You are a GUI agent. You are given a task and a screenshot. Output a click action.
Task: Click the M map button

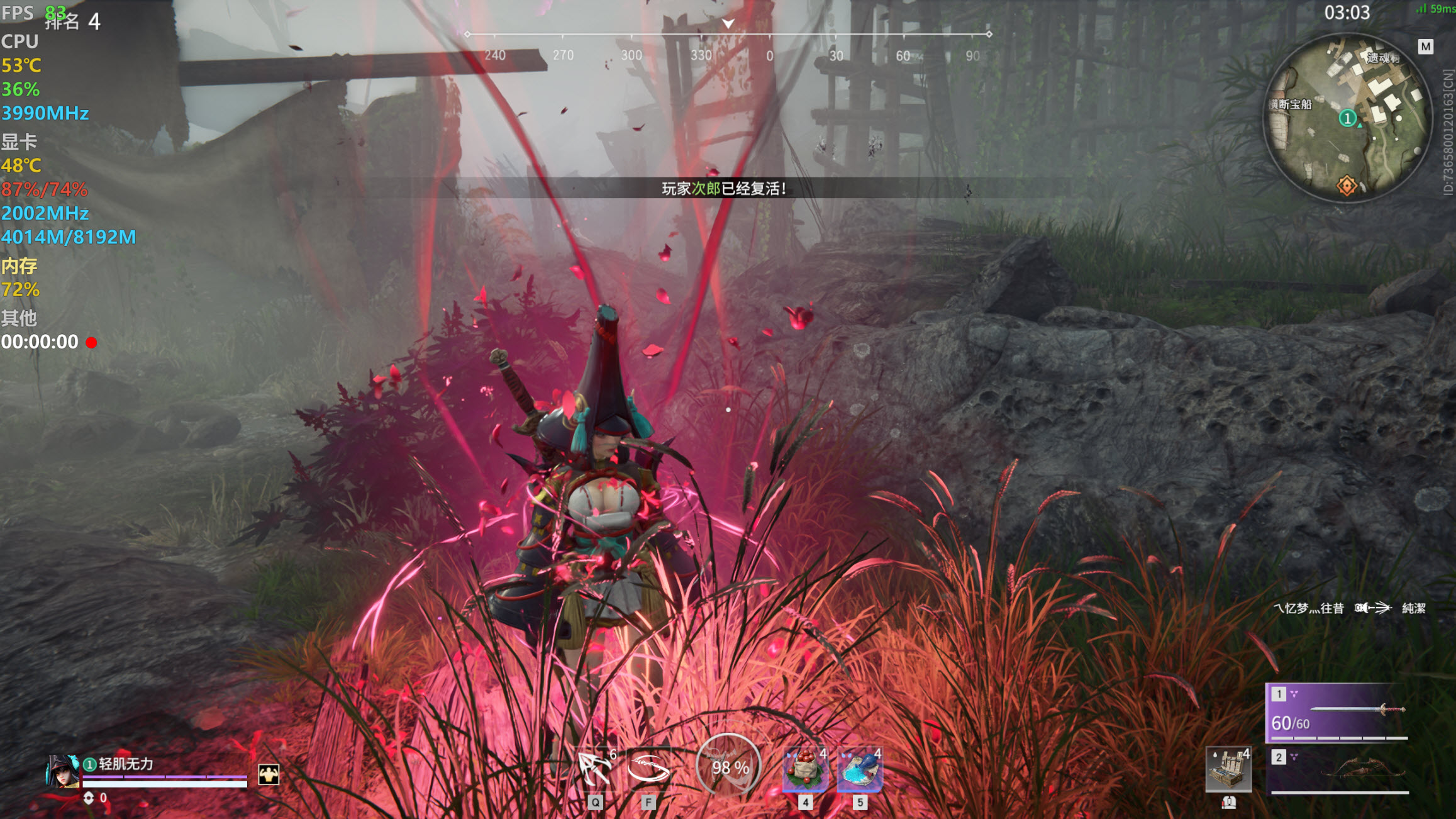(x=1425, y=47)
